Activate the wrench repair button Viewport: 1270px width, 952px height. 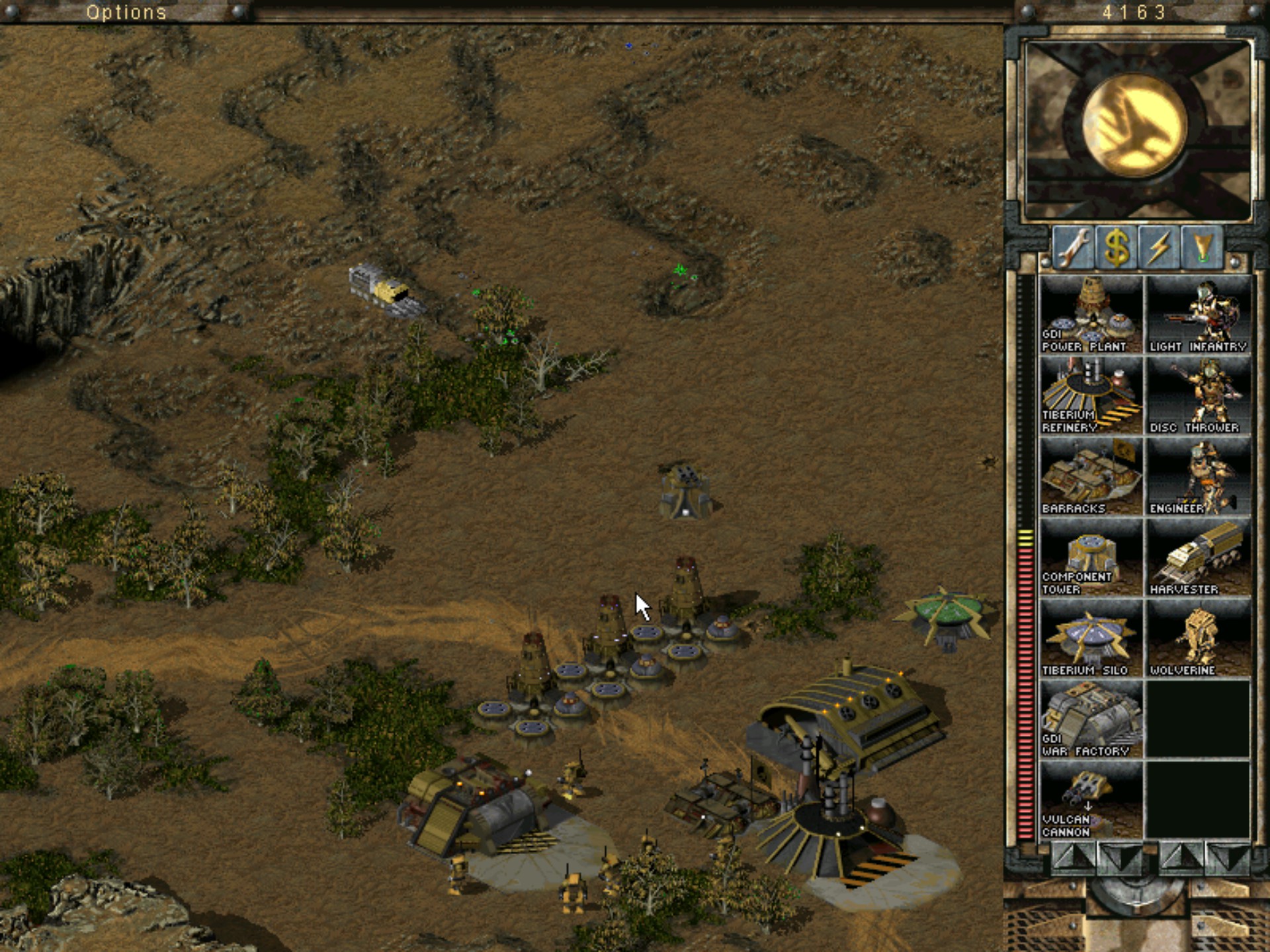(1072, 248)
